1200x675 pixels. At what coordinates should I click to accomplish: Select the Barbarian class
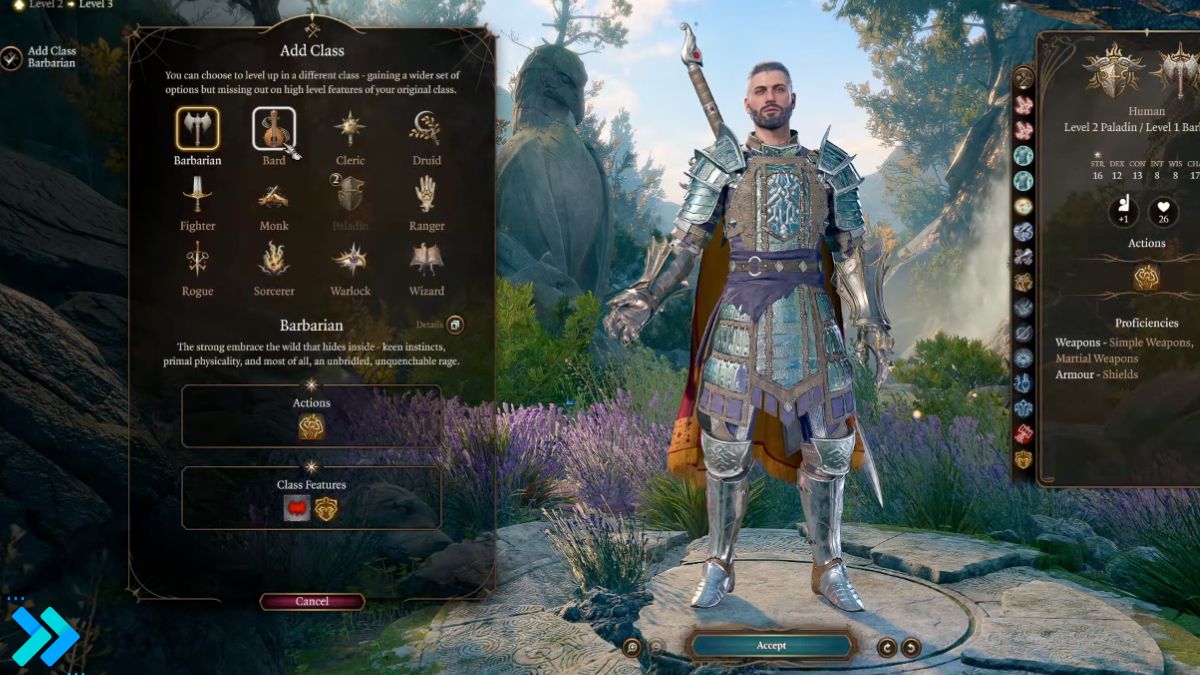197,129
